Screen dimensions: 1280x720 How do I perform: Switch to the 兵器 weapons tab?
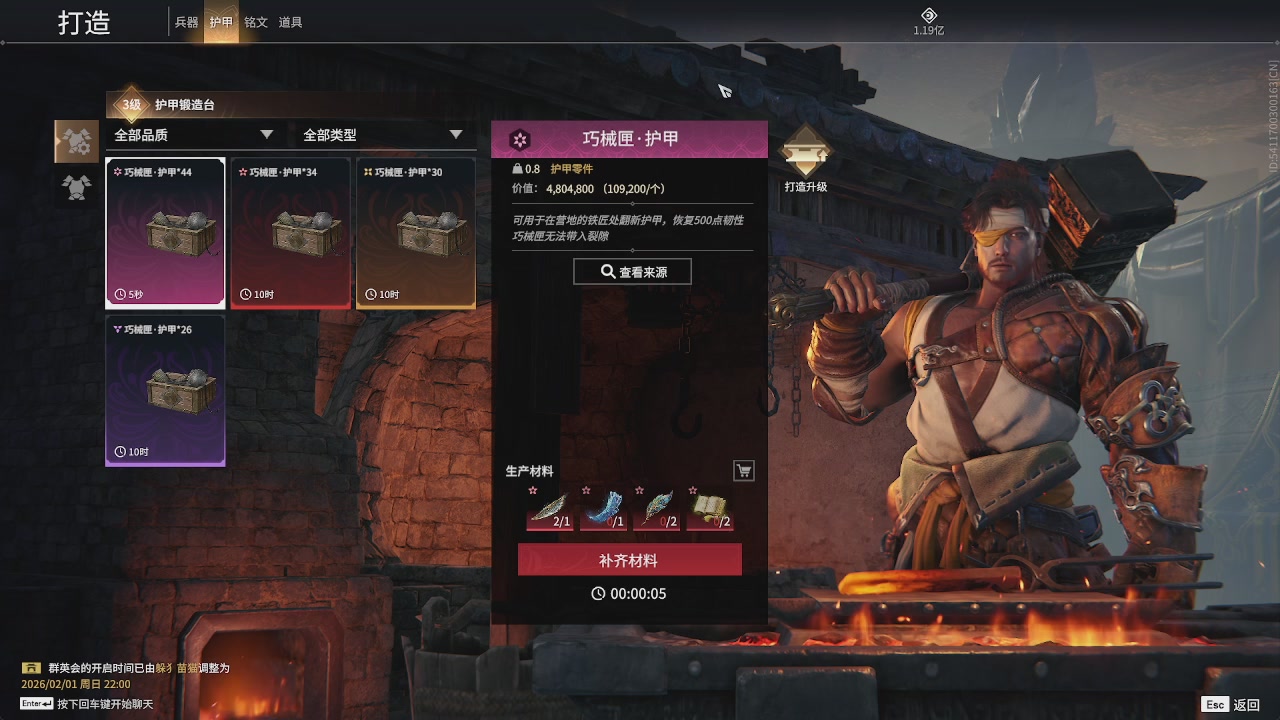186,22
